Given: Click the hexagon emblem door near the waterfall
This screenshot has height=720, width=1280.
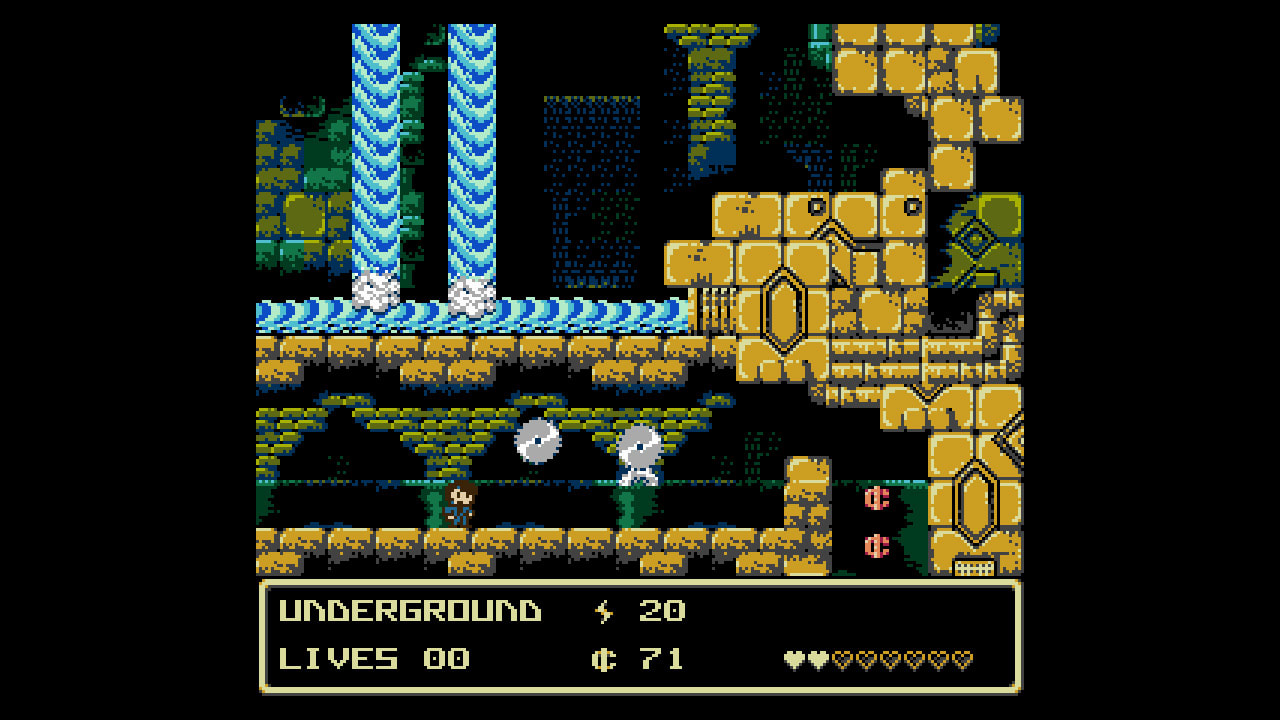Looking at the screenshot, I should [782, 310].
